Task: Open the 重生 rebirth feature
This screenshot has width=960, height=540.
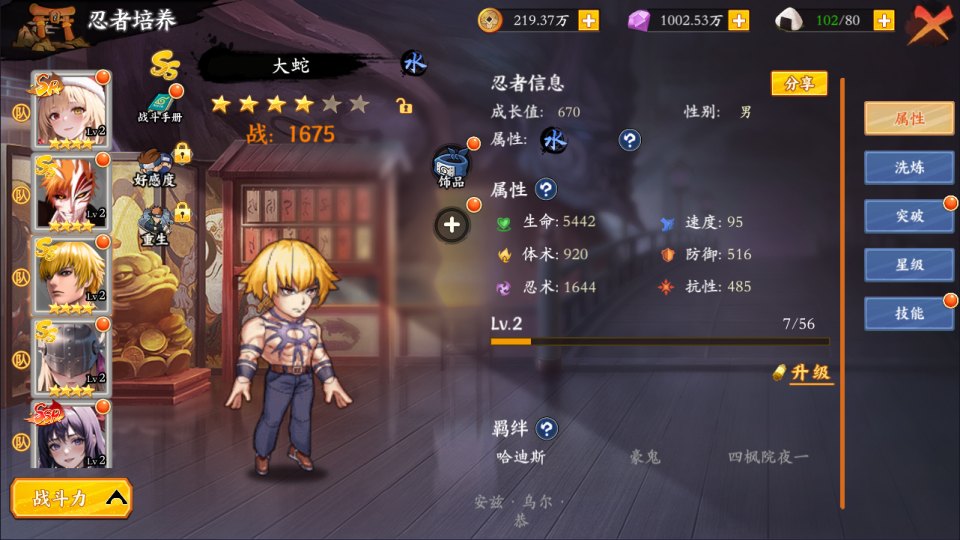Action: tap(154, 226)
